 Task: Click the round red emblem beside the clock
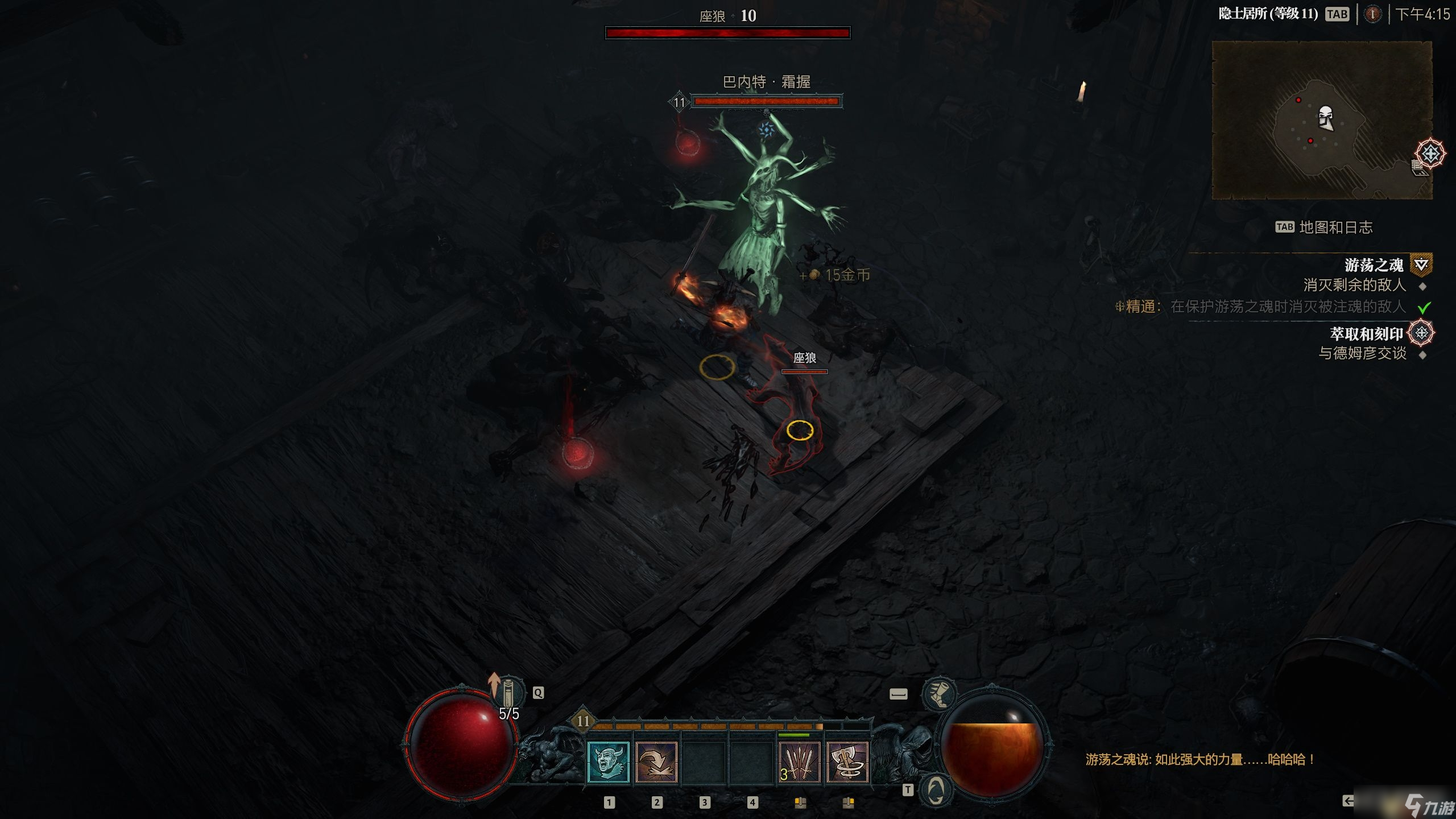1372,14
